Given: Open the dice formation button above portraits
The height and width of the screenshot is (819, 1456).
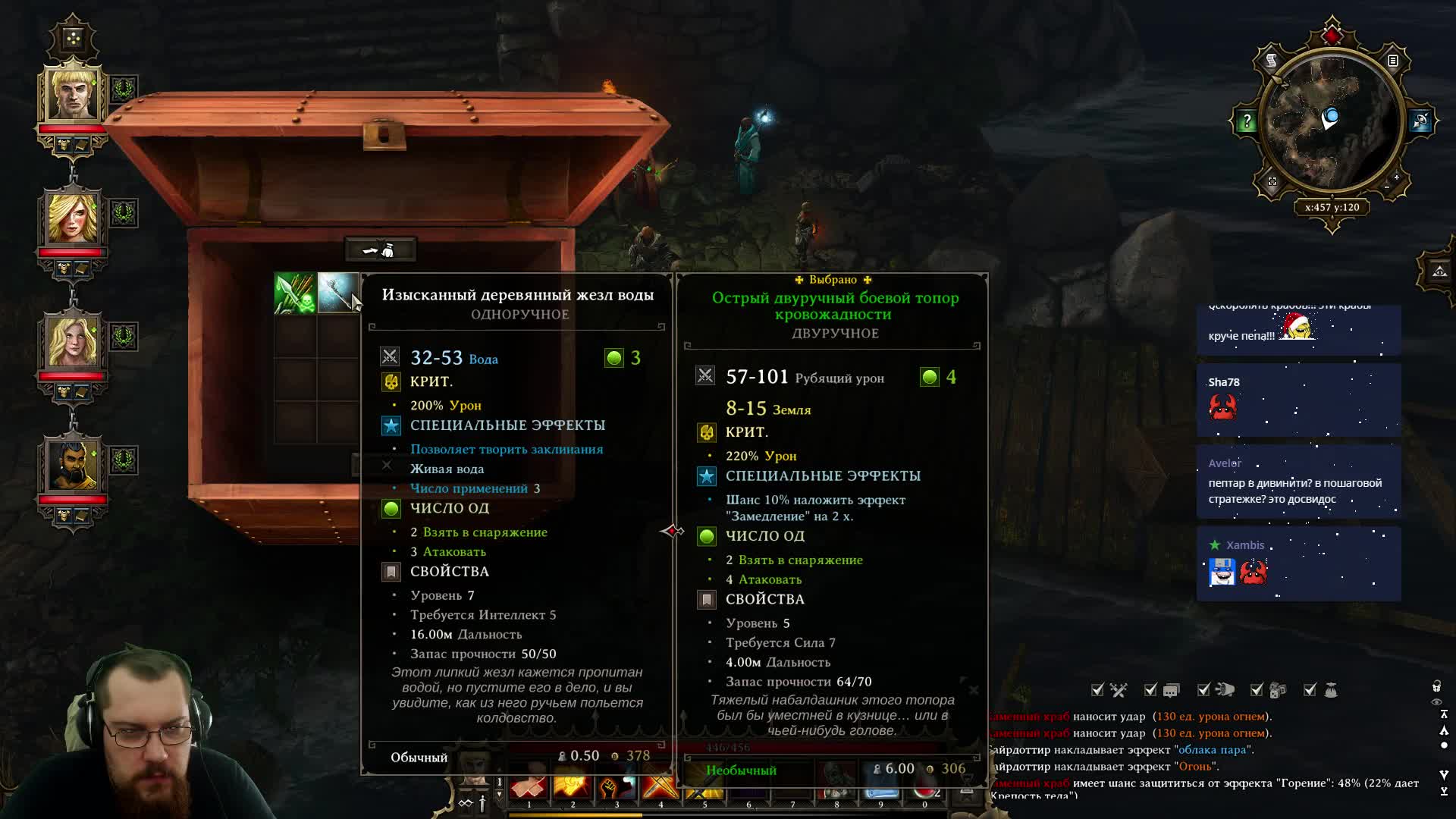Looking at the screenshot, I should (73, 37).
